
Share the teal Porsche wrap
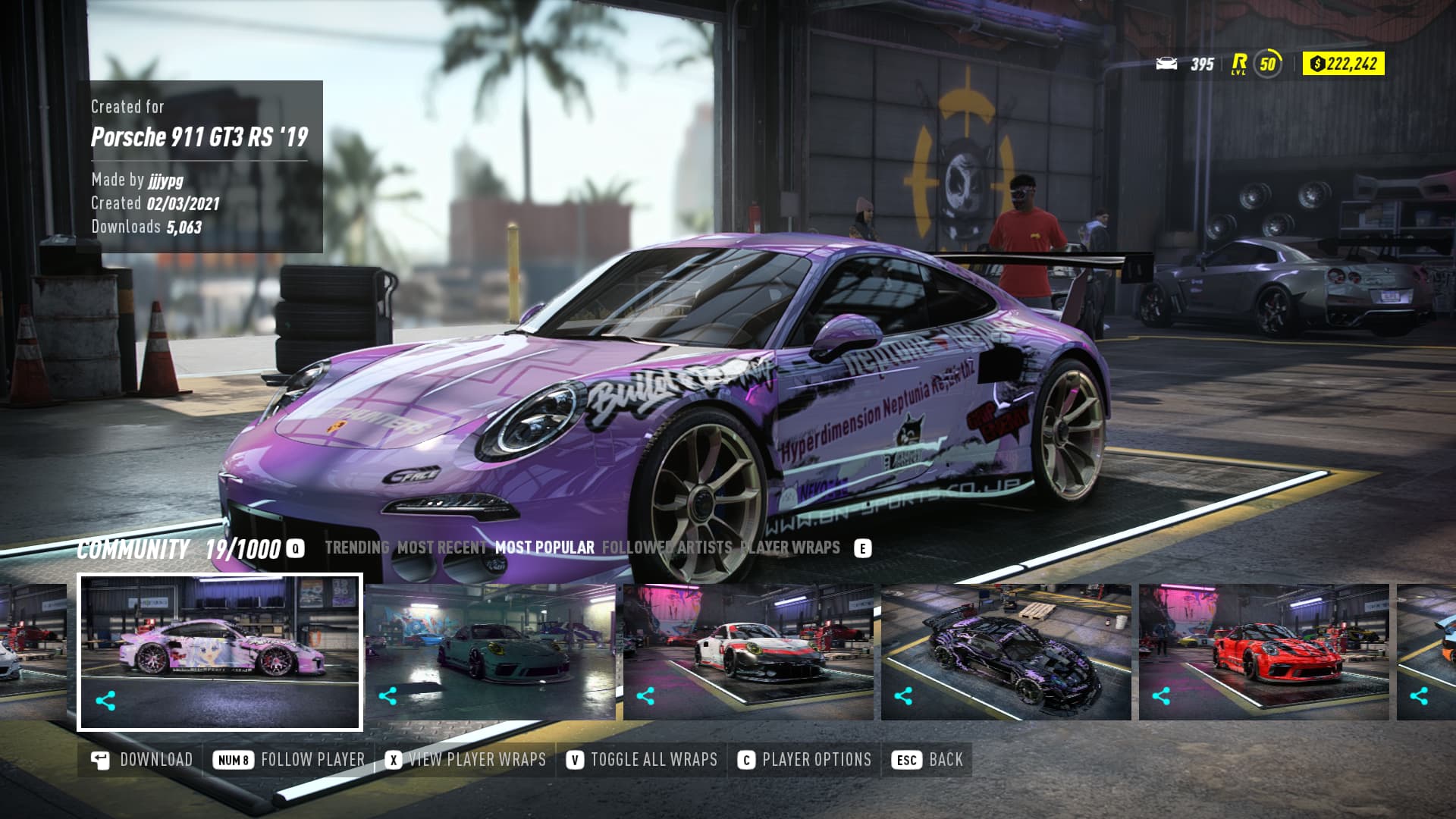388,696
